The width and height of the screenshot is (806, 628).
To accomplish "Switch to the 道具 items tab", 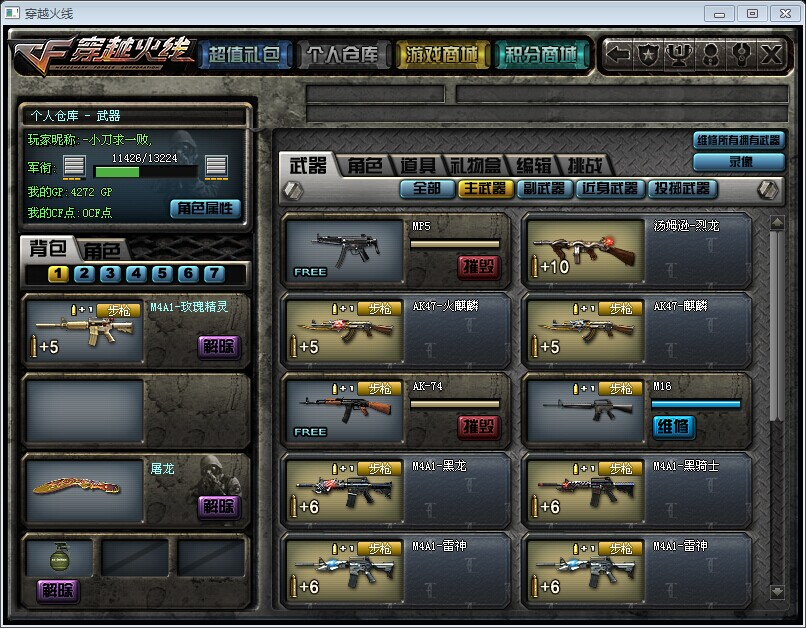I will 418,166.
